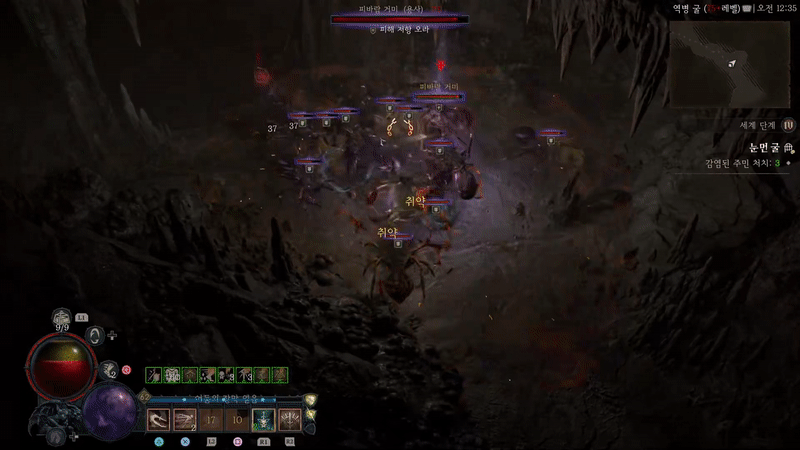Viewport: 800px width, 450px height.
Task: Click the last green-bordered buff icon
Action: click(281, 375)
